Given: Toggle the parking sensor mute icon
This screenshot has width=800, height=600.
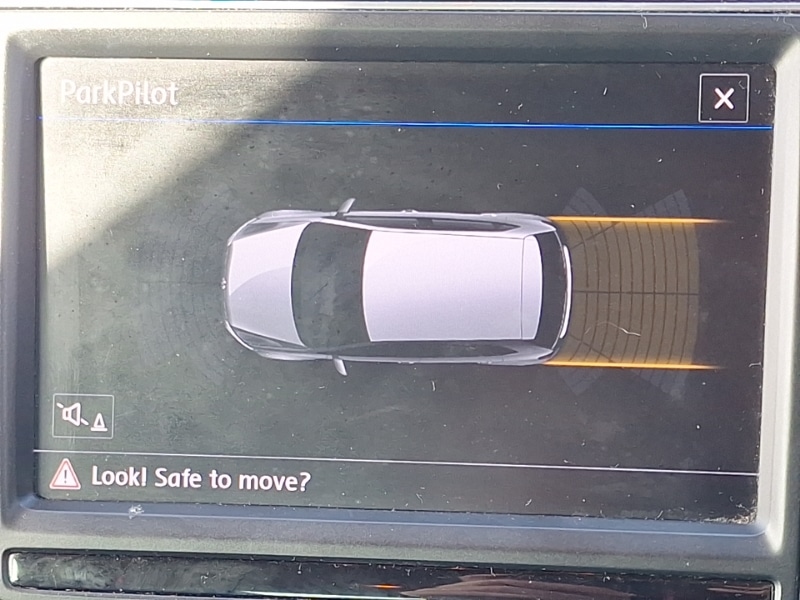Looking at the screenshot, I should (83, 415).
